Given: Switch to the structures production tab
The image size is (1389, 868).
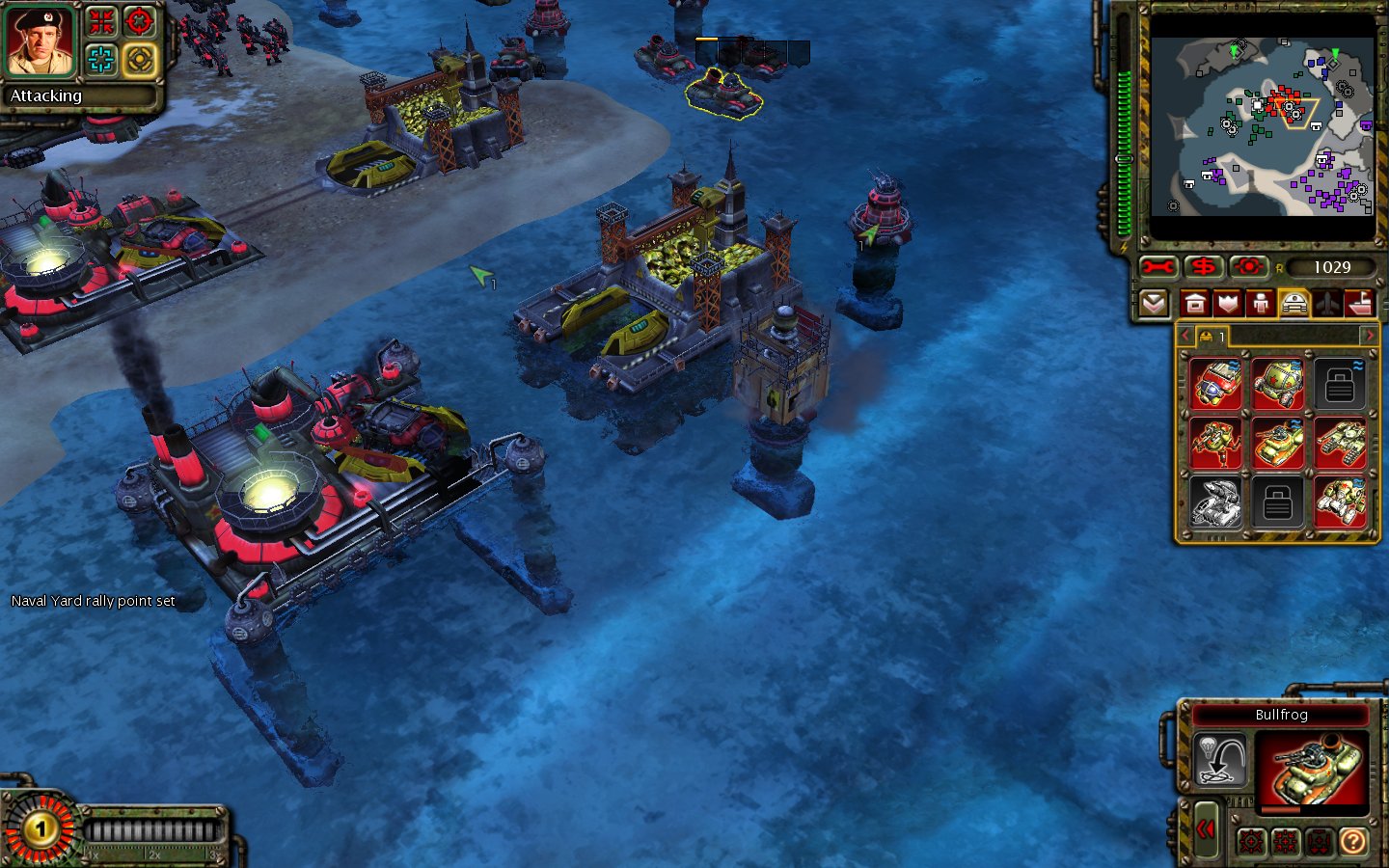Looking at the screenshot, I should click(x=1195, y=305).
